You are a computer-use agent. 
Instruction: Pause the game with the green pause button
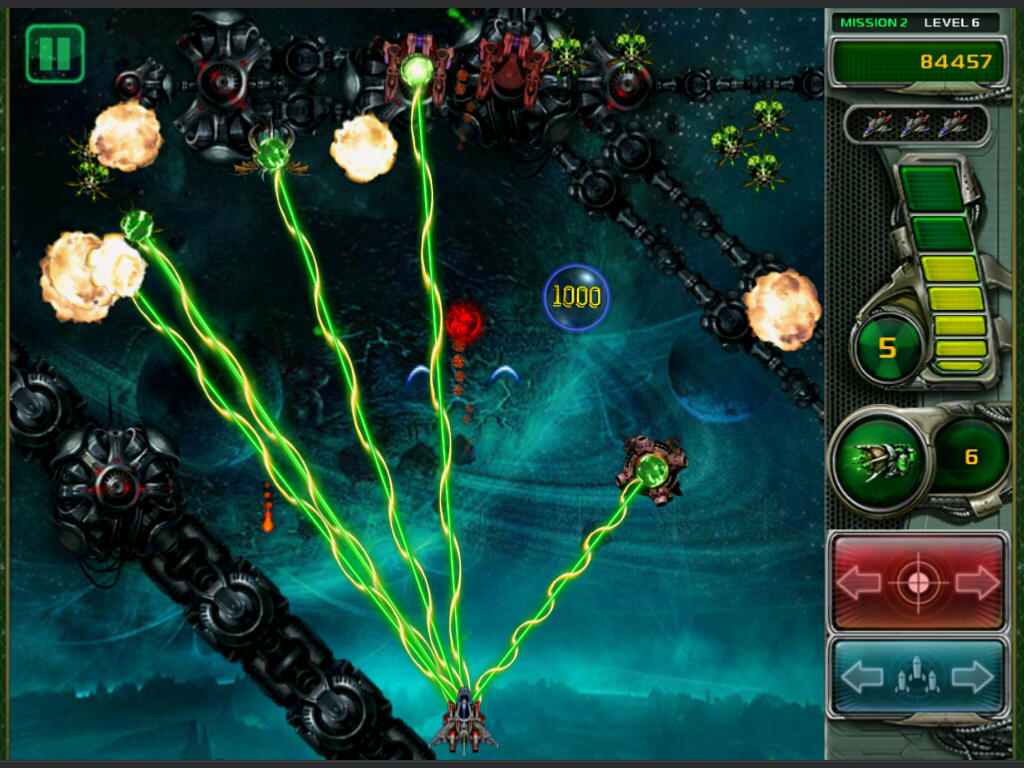coord(55,53)
